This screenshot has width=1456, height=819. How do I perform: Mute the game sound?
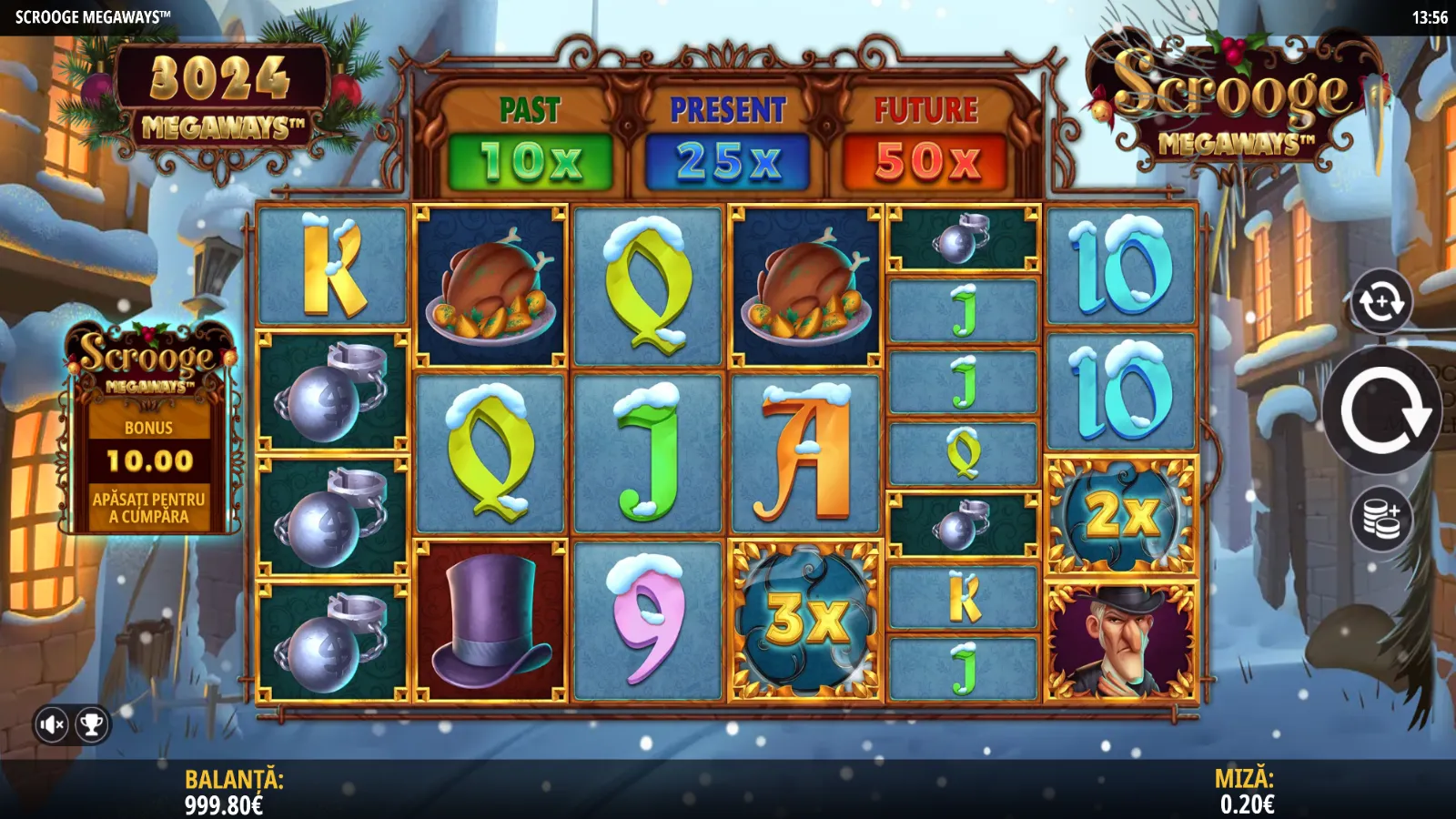[x=52, y=725]
